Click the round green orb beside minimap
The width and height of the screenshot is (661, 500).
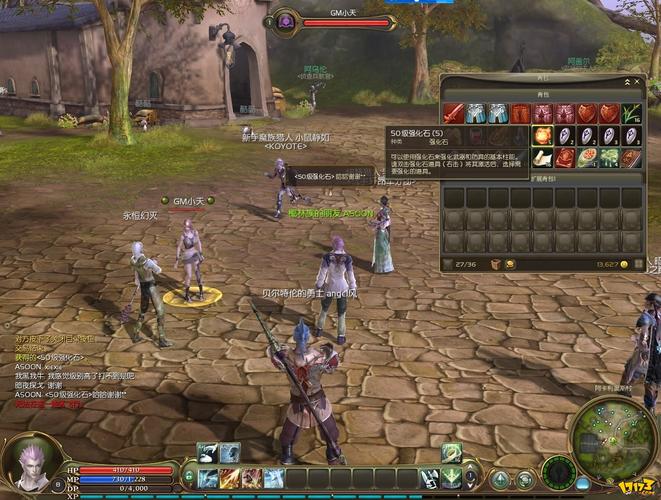click(x=558, y=471)
